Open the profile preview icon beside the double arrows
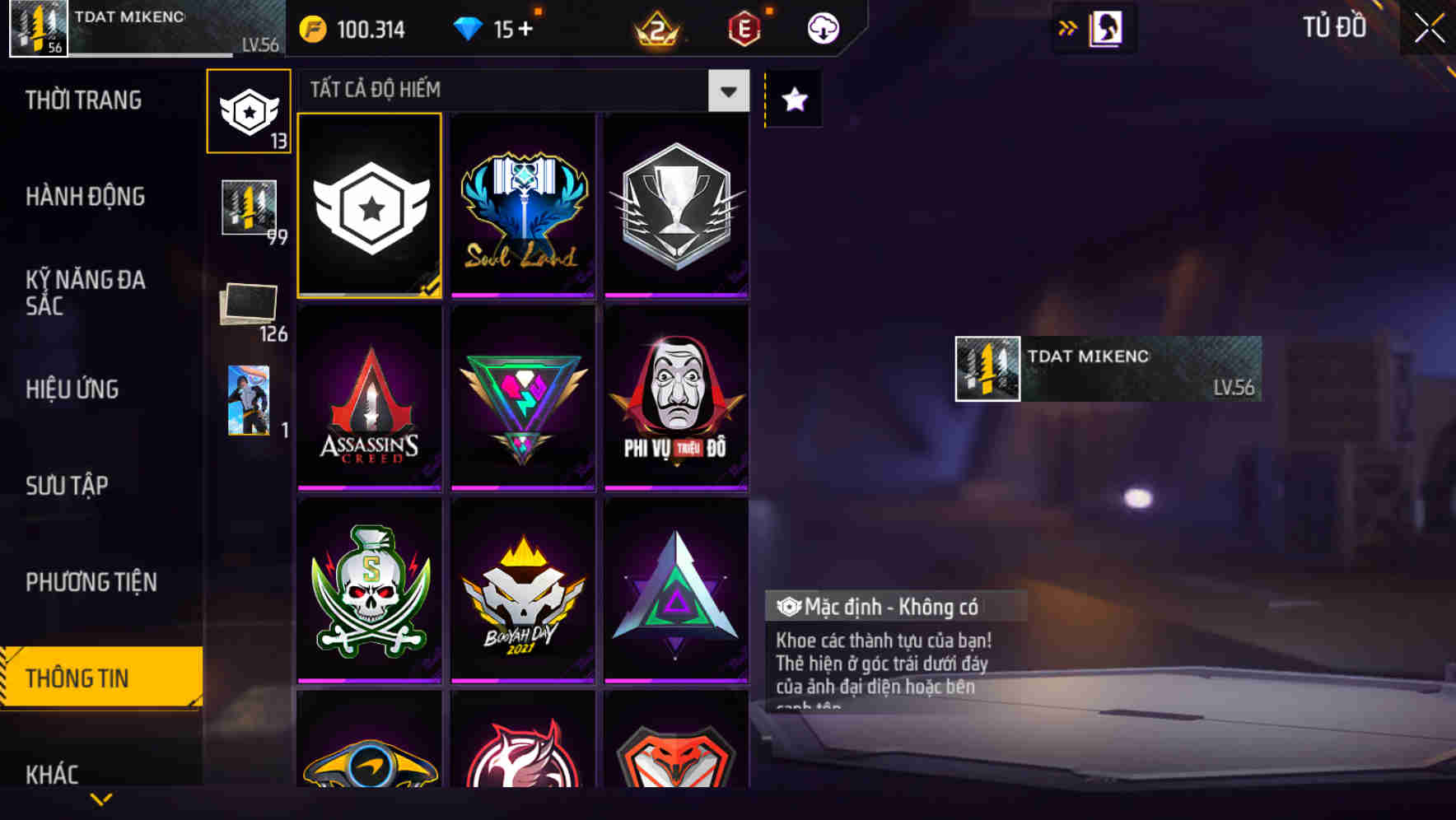This screenshot has height=820, width=1456. click(x=1106, y=26)
